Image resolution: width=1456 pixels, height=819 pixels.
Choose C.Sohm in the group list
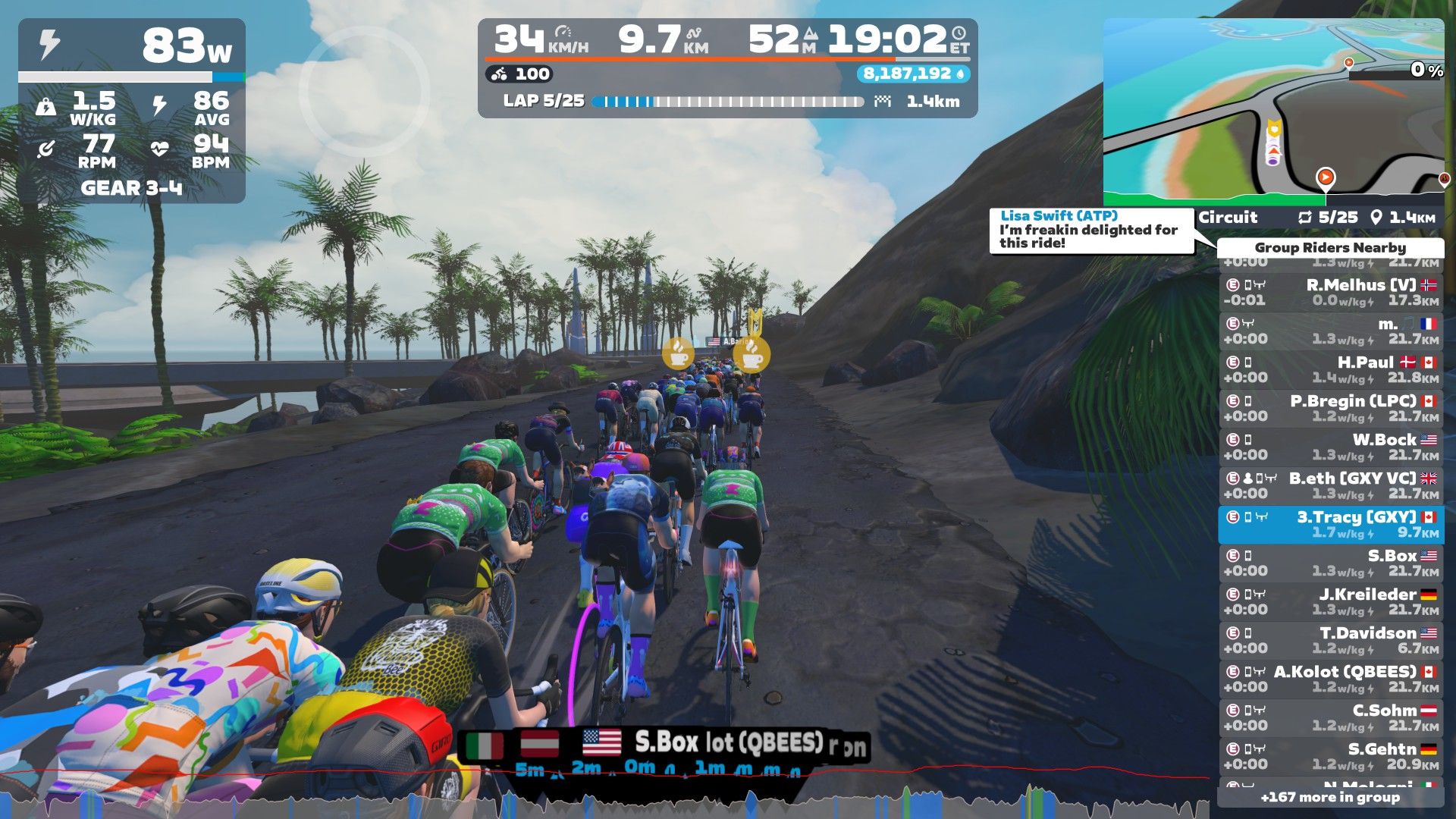point(1331,718)
